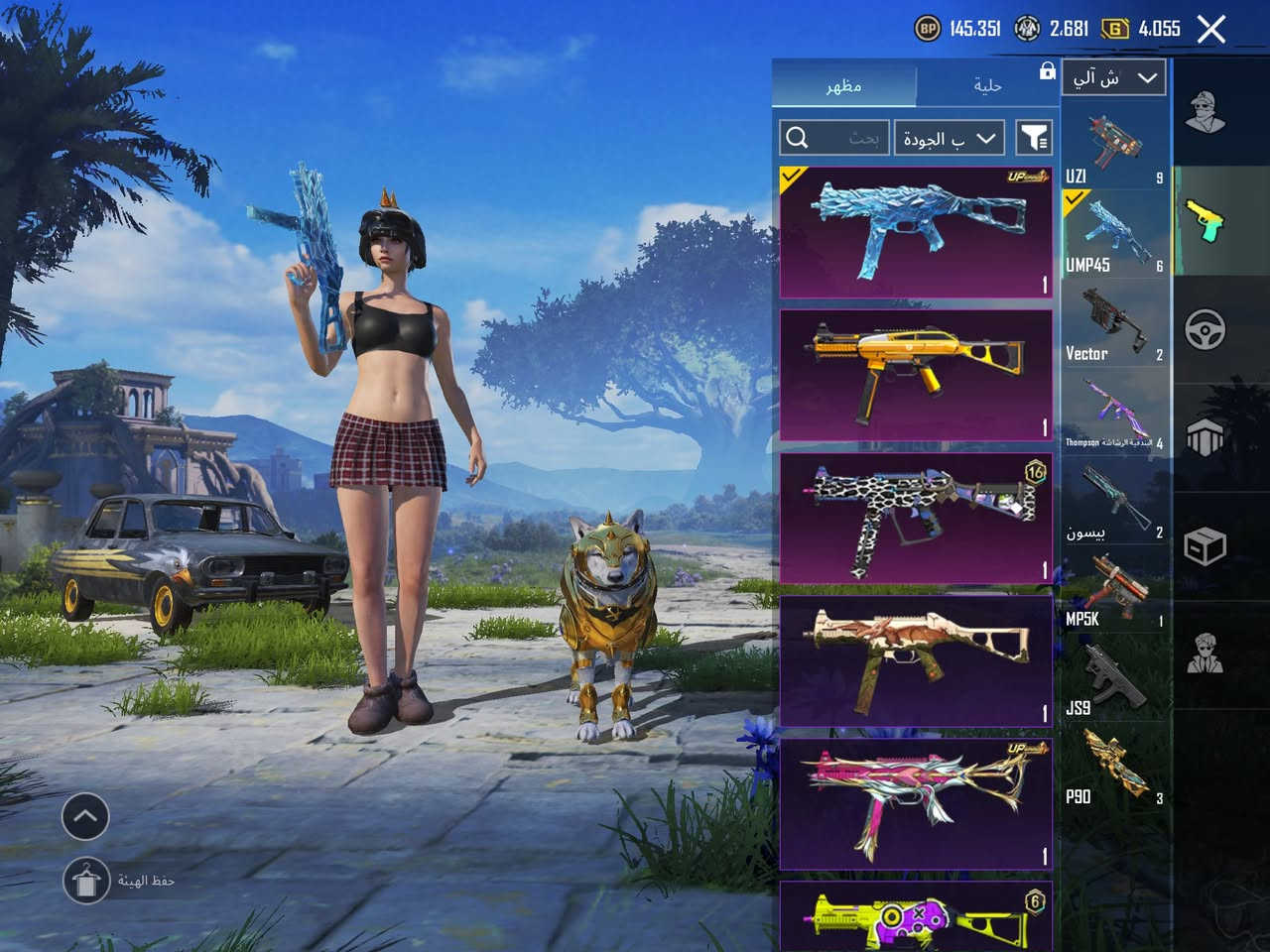
Task: Save outfit with حفظ الهيئة hanger button
Action: point(85,880)
